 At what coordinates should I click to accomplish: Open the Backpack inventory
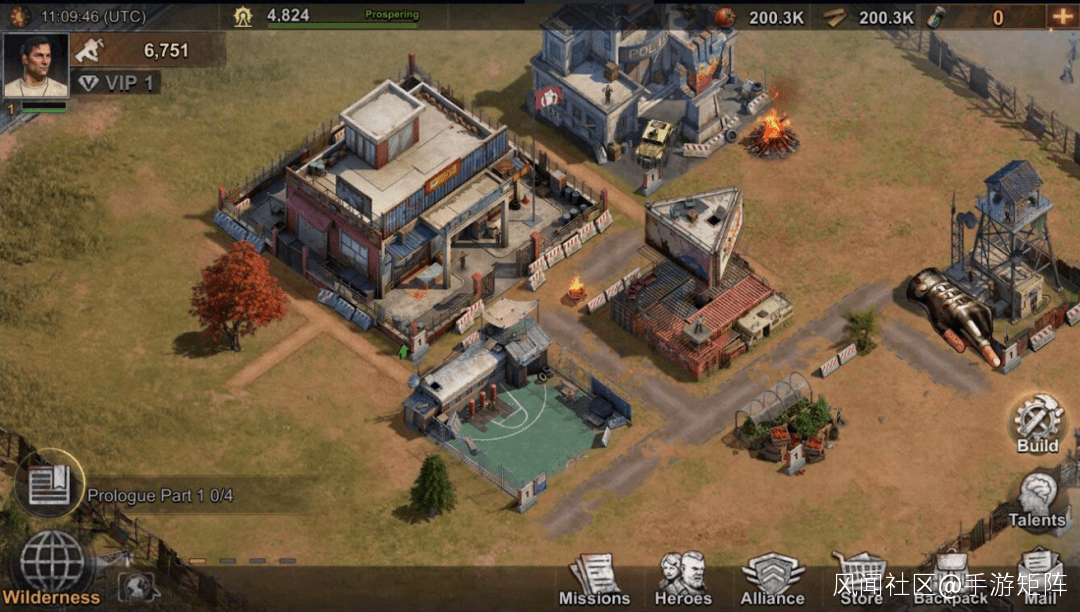[x=951, y=579]
